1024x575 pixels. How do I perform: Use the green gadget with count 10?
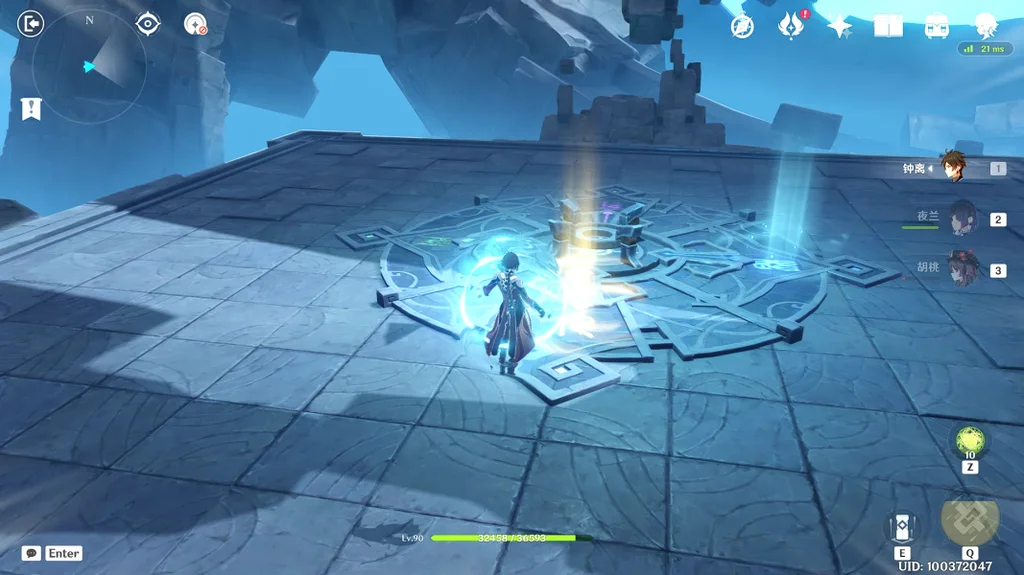(x=969, y=440)
